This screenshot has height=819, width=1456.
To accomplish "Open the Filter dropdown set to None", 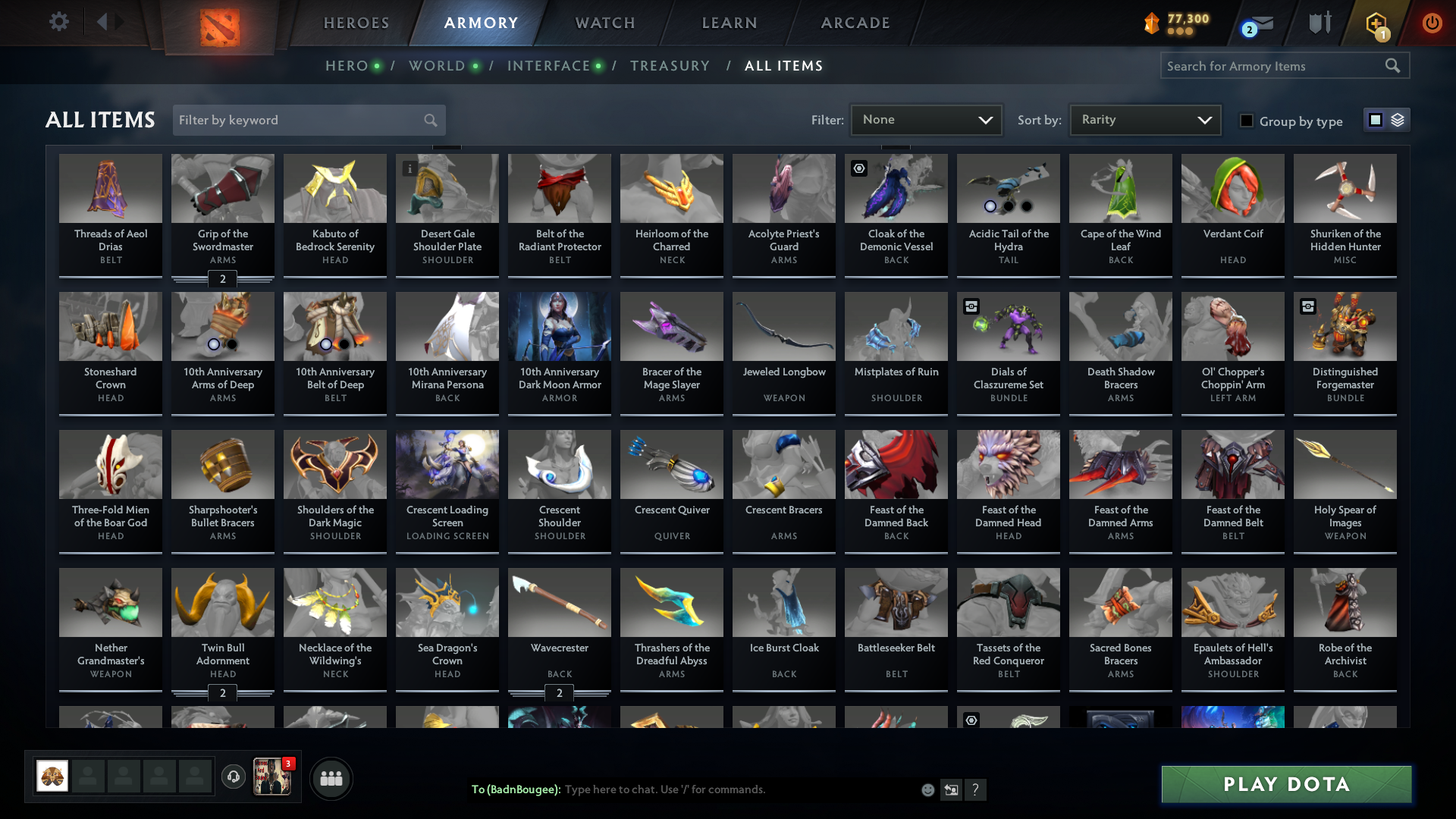I will coord(926,119).
